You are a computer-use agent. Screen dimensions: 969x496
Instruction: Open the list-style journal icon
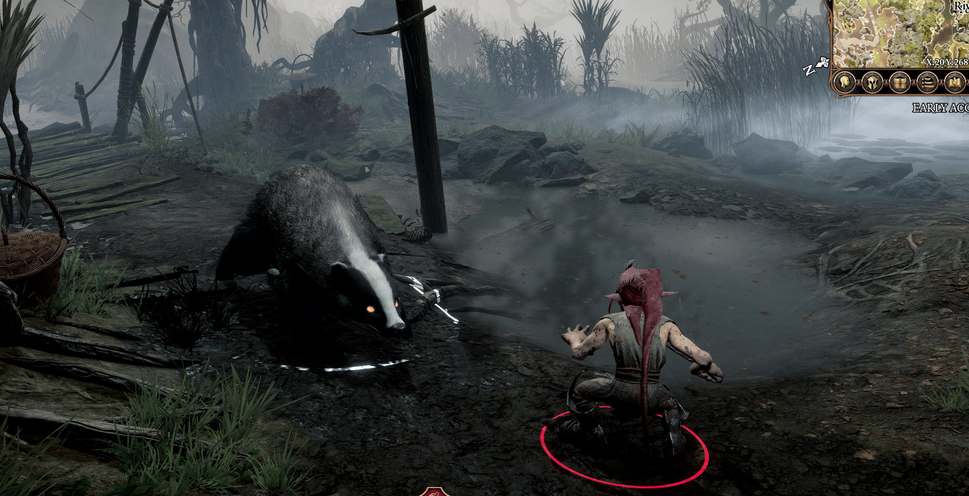click(926, 82)
